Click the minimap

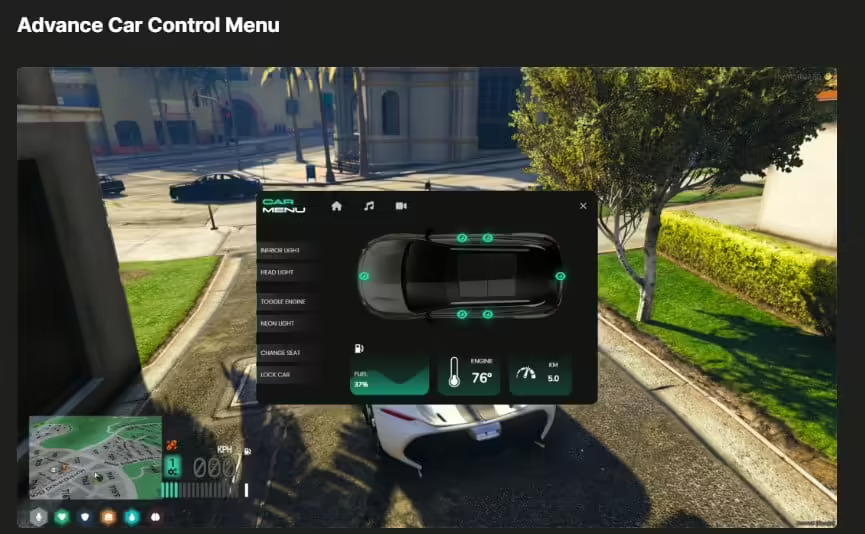[x=93, y=457]
